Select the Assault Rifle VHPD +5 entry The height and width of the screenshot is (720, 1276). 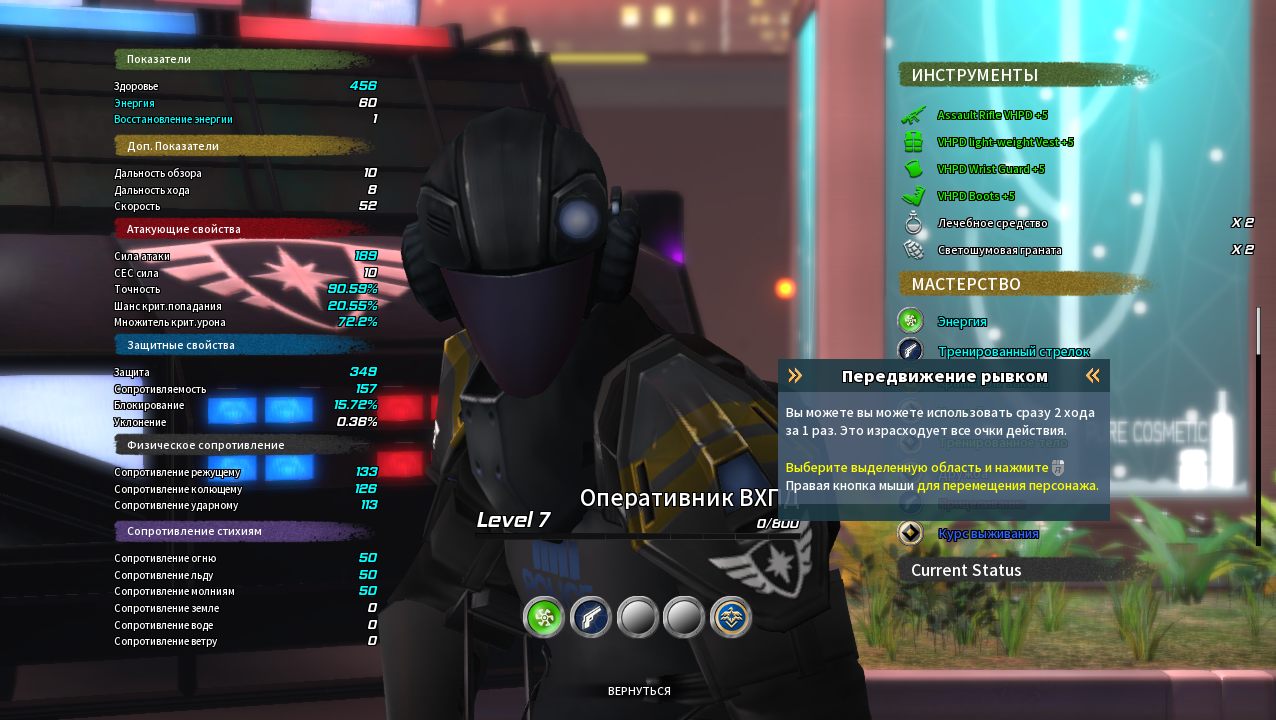point(991,115)
